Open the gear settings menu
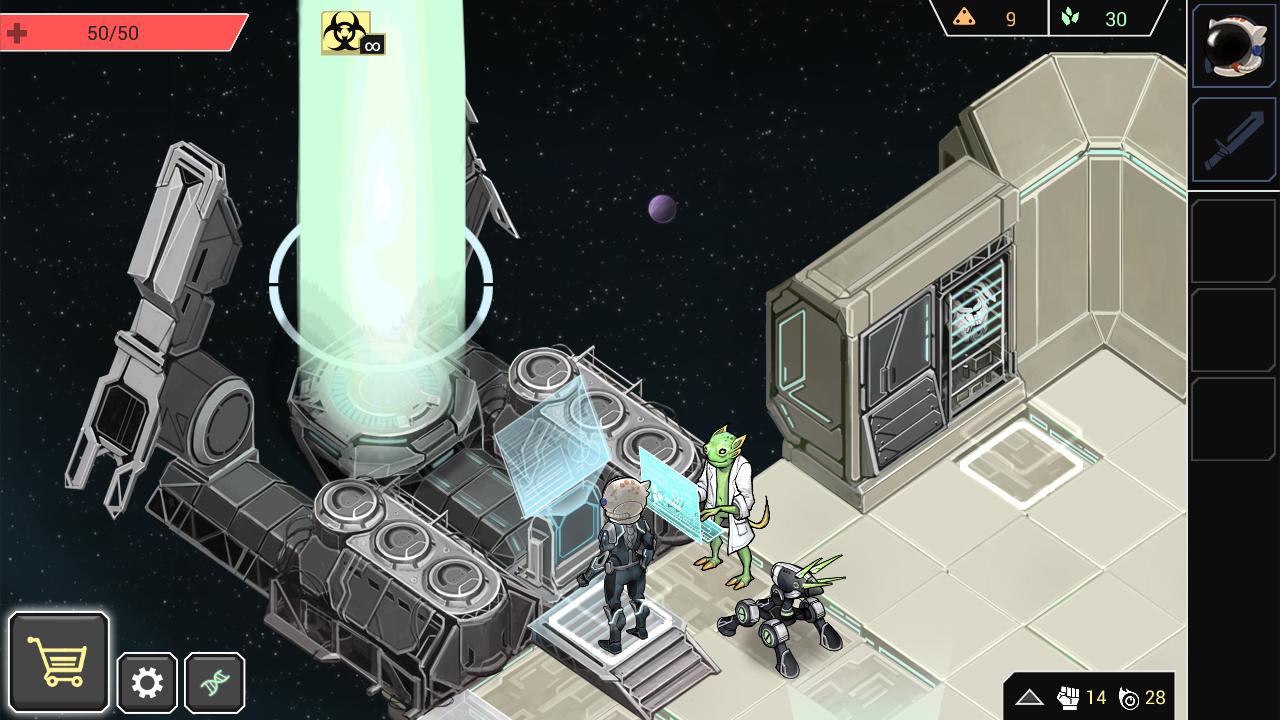1280x720 pixels. [147, 683]
